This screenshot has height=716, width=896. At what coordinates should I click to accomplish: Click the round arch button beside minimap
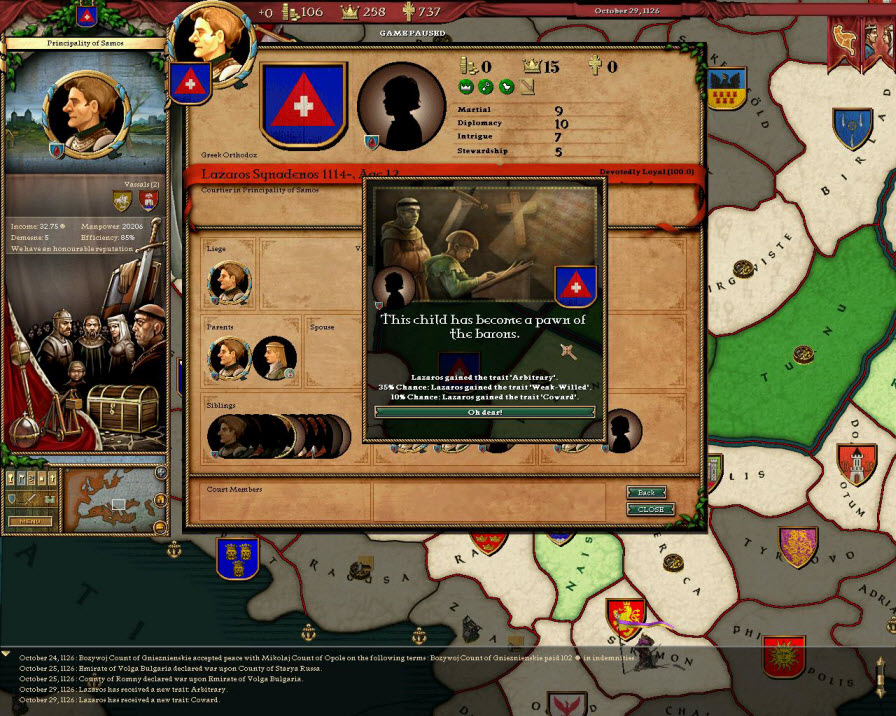161,500
